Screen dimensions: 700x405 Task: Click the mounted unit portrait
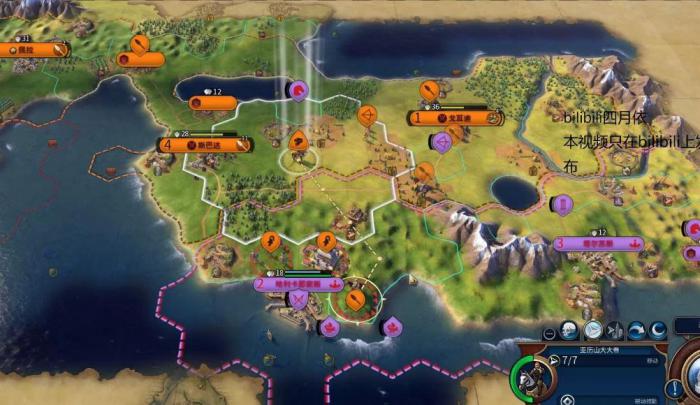[x=532, y=377]
